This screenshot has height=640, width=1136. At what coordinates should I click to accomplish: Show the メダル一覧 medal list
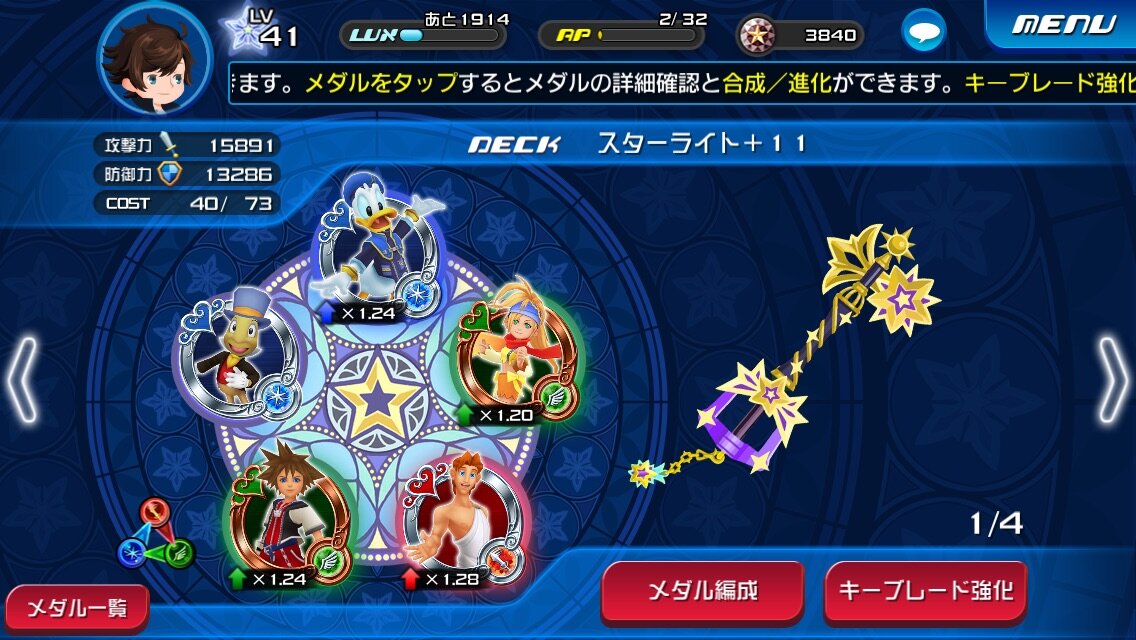point(74,607)
